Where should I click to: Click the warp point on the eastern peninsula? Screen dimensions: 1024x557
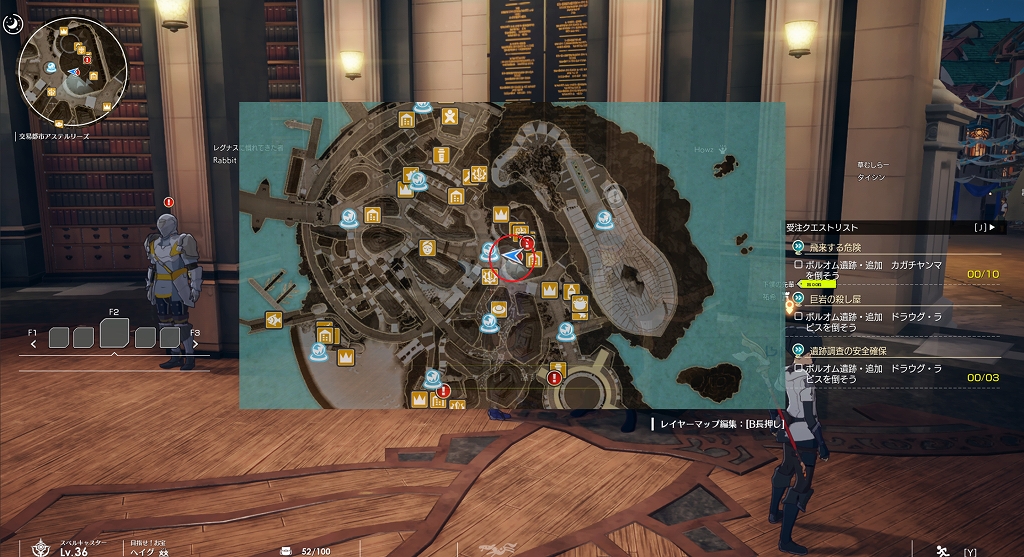click(x=604, y=219)
